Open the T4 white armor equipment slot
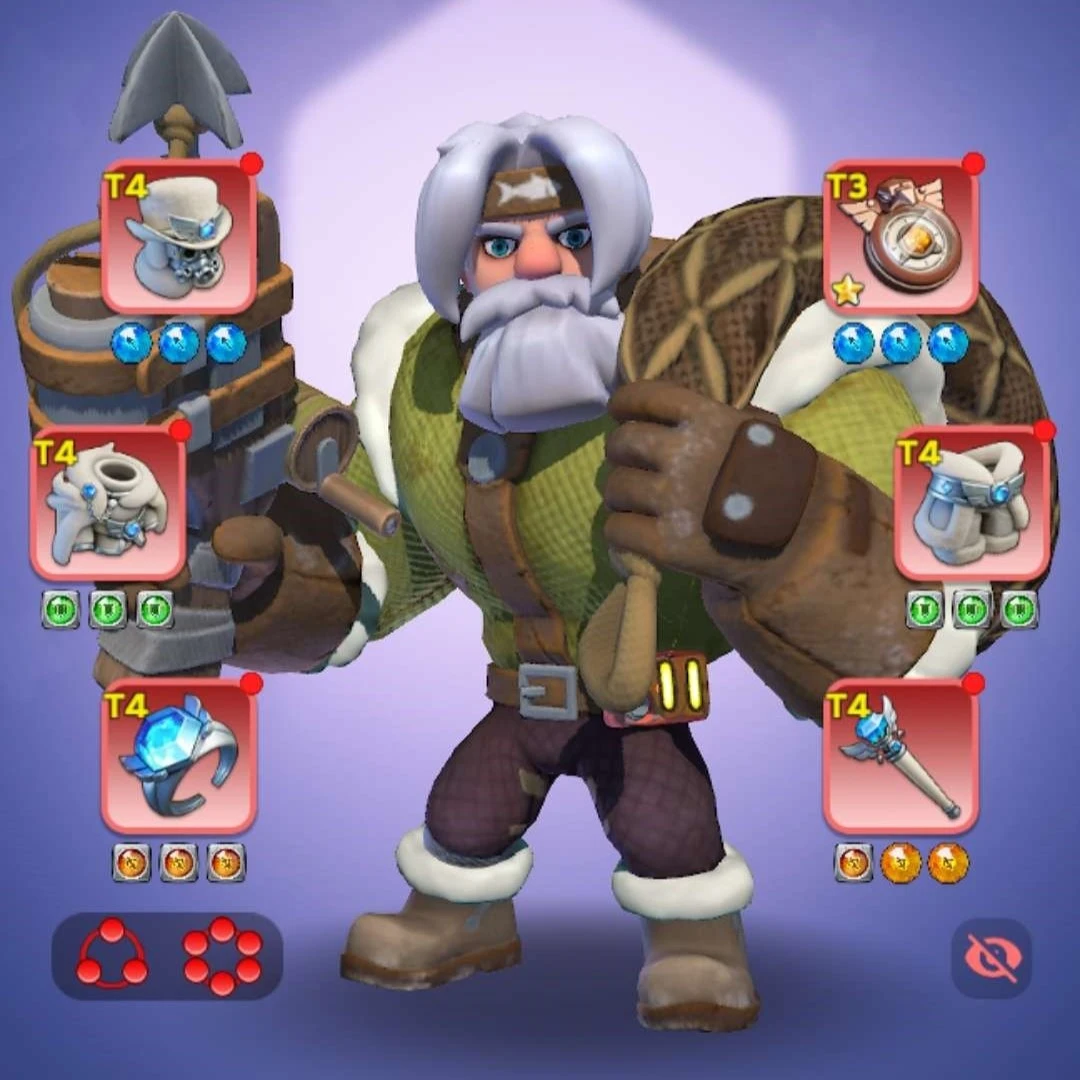The image size is (1080, 1080). pos(108,503)
